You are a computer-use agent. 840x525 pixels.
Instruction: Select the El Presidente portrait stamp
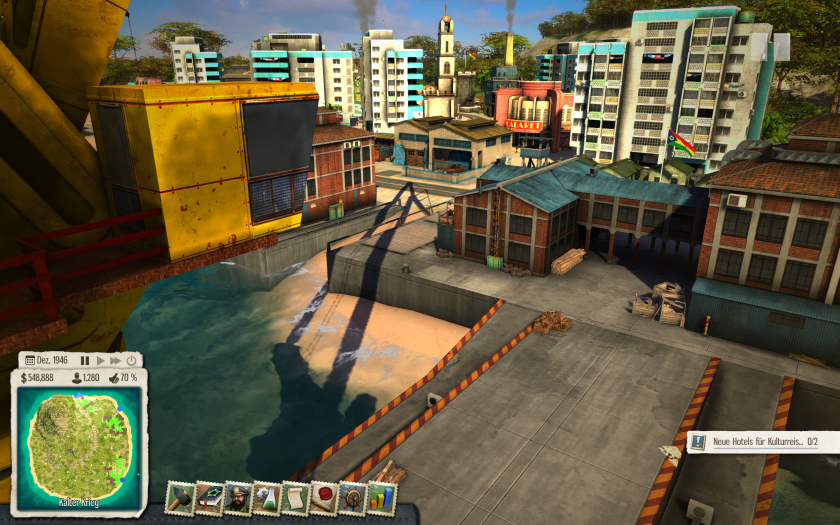238,497
